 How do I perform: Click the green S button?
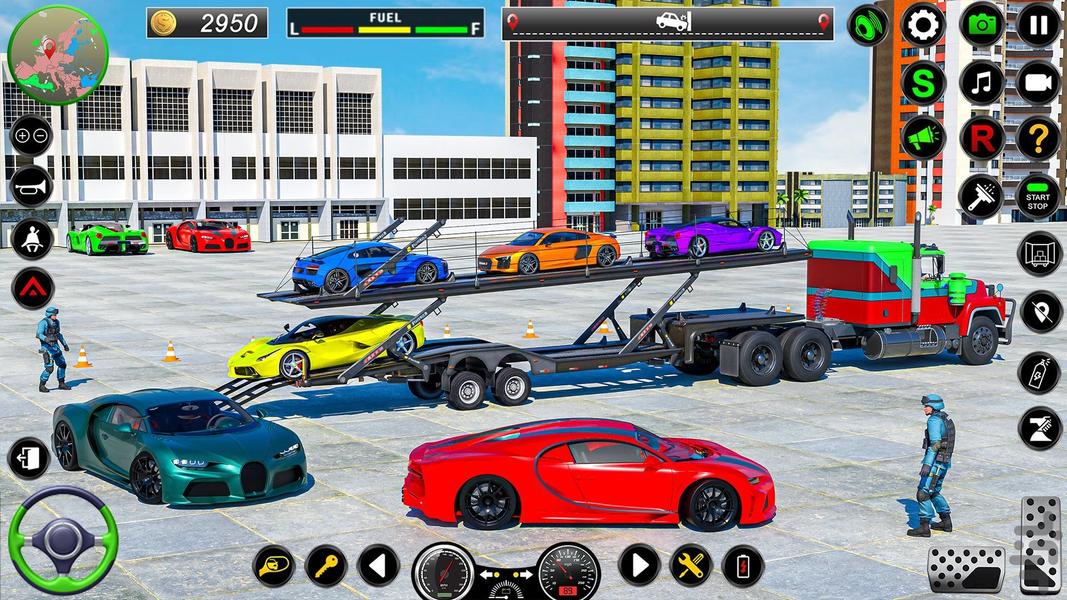[922, 83]
